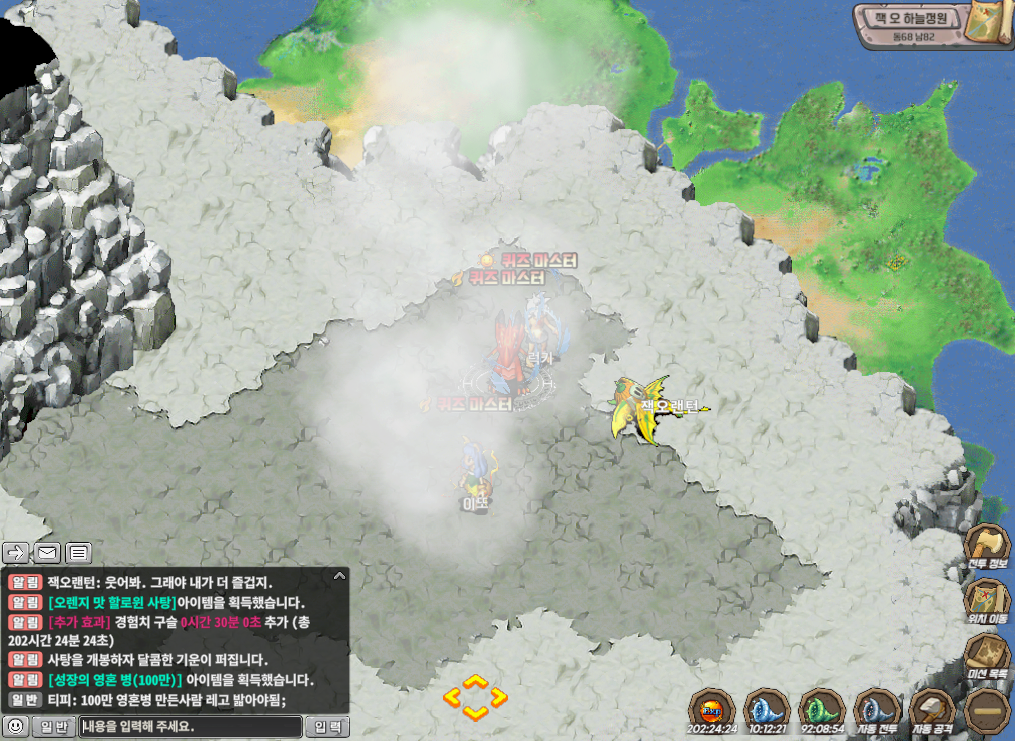Expand the chat window with the up arrow
Viewport: 1015px width, 741px height.
[339, 576]
